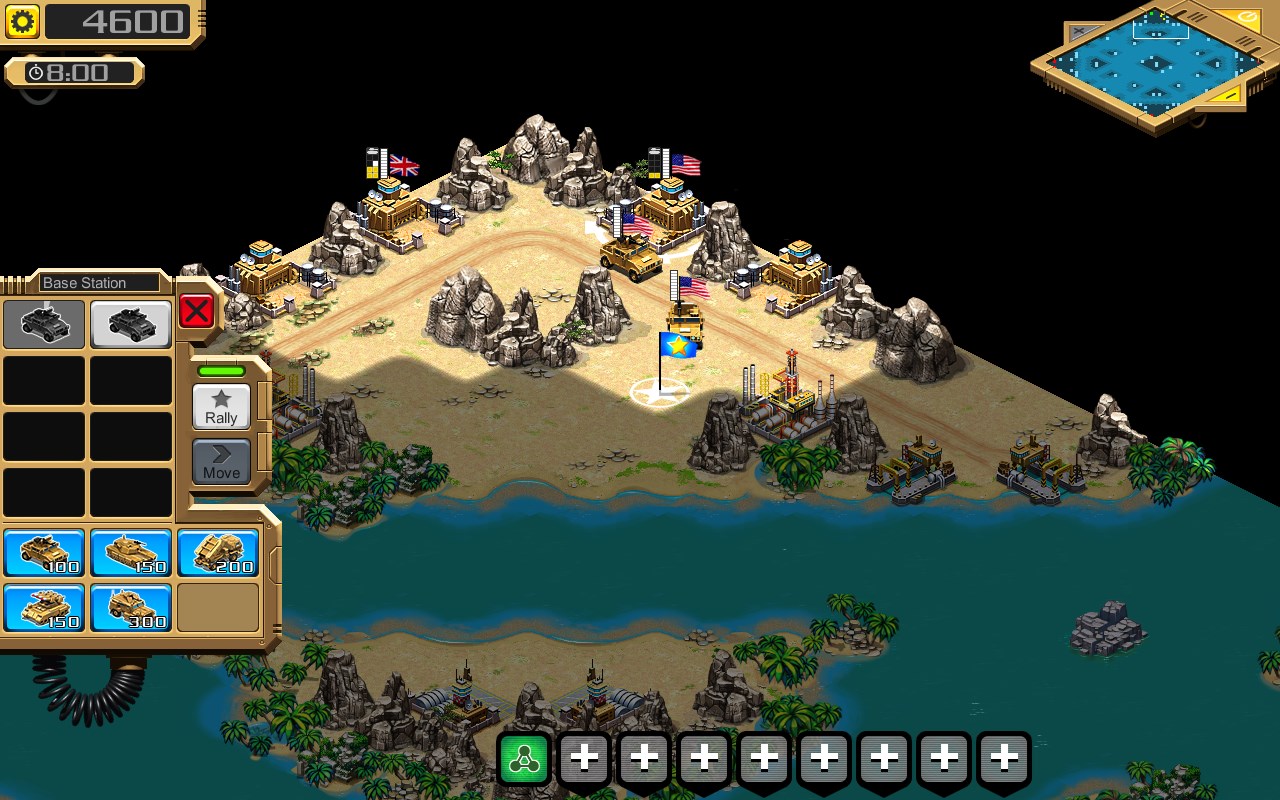
Task: Select the Humvee unit costing 100
Action: point(44,553)
